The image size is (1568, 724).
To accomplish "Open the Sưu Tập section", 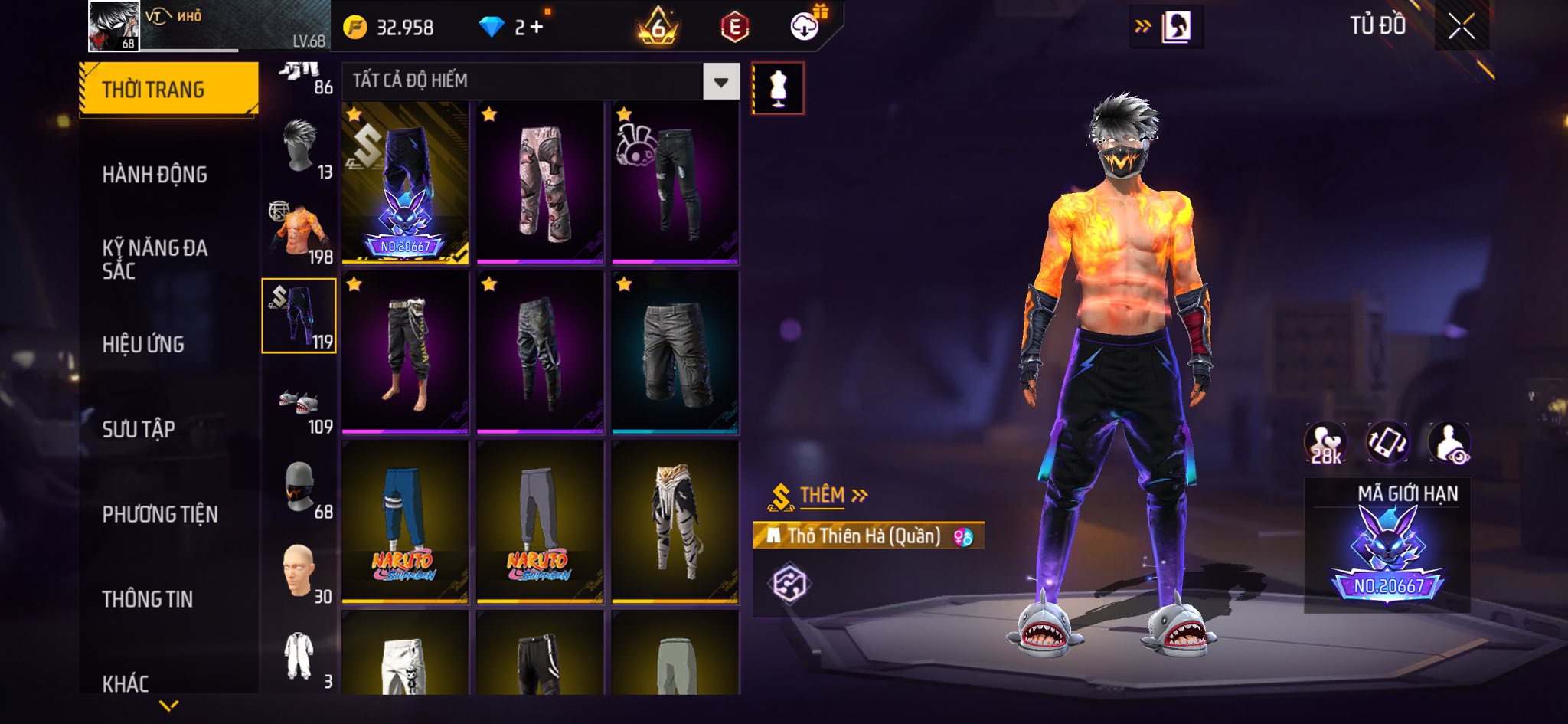I will [x=139, y=429].
